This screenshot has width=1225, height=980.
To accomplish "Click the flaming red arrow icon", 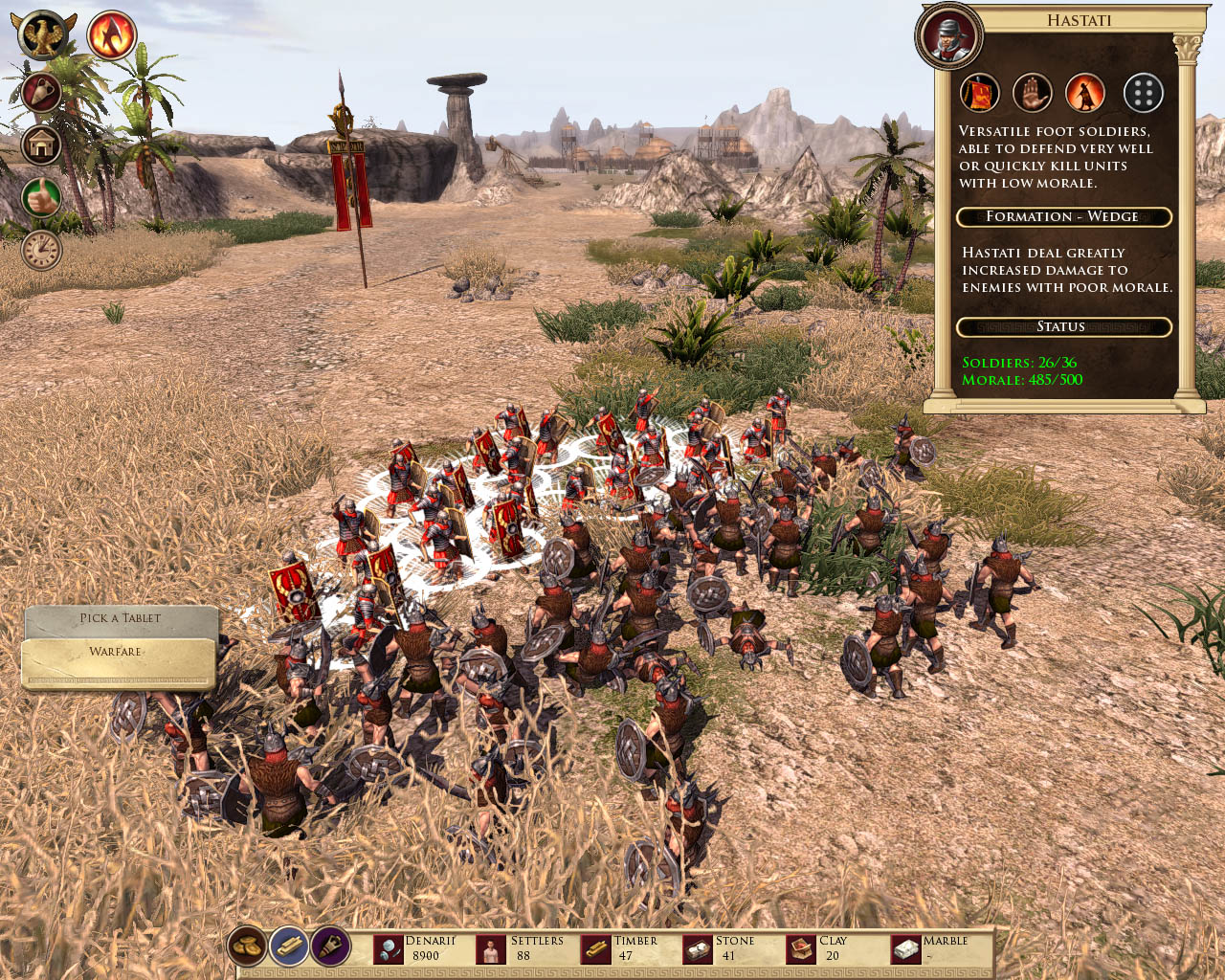I will click(x=112, y=35).
